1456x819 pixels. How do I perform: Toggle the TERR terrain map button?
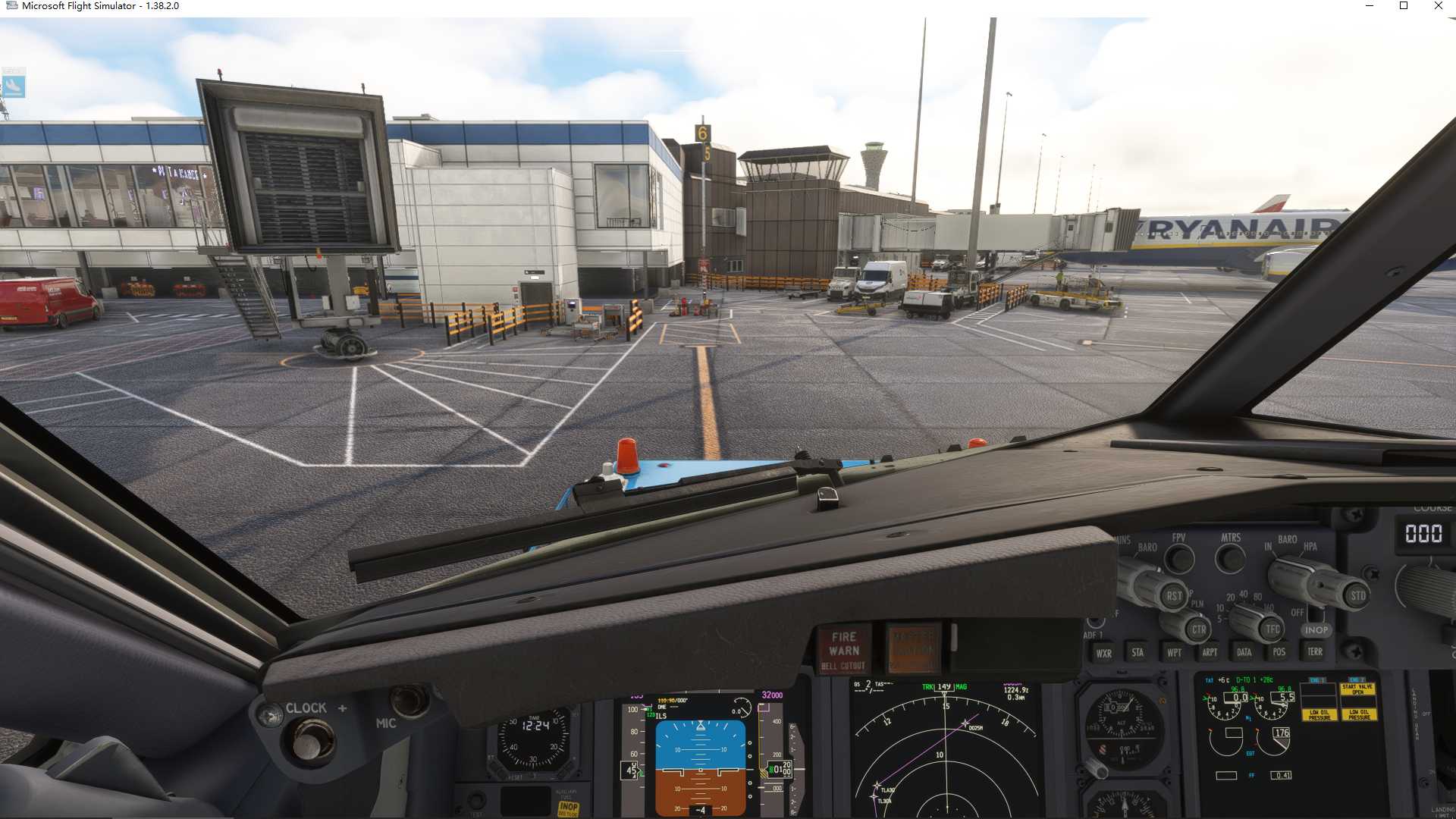pos(1315,651)
